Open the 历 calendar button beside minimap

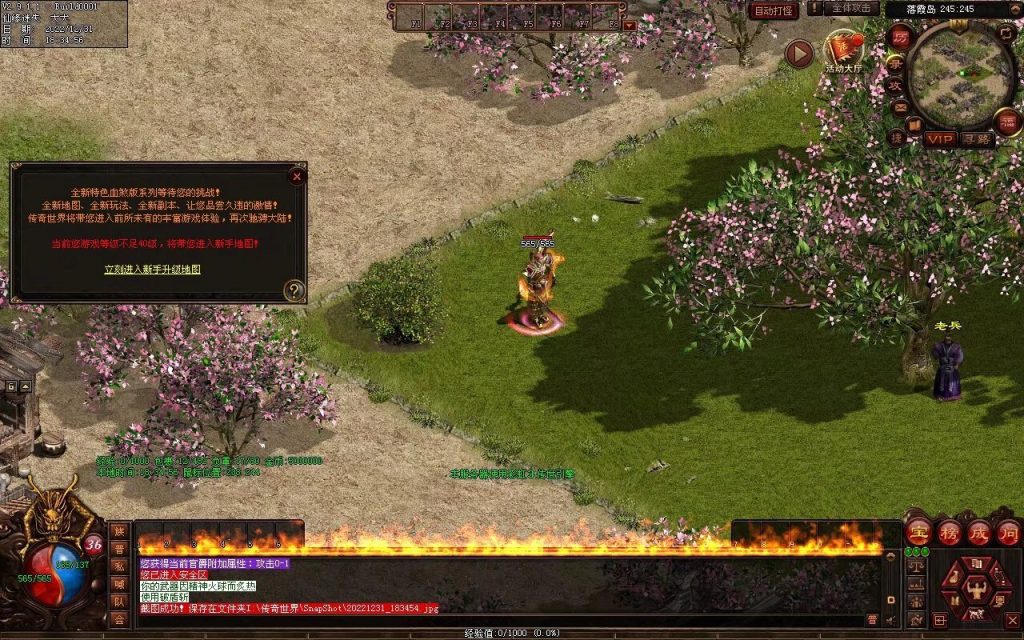(x=900, y=37)
